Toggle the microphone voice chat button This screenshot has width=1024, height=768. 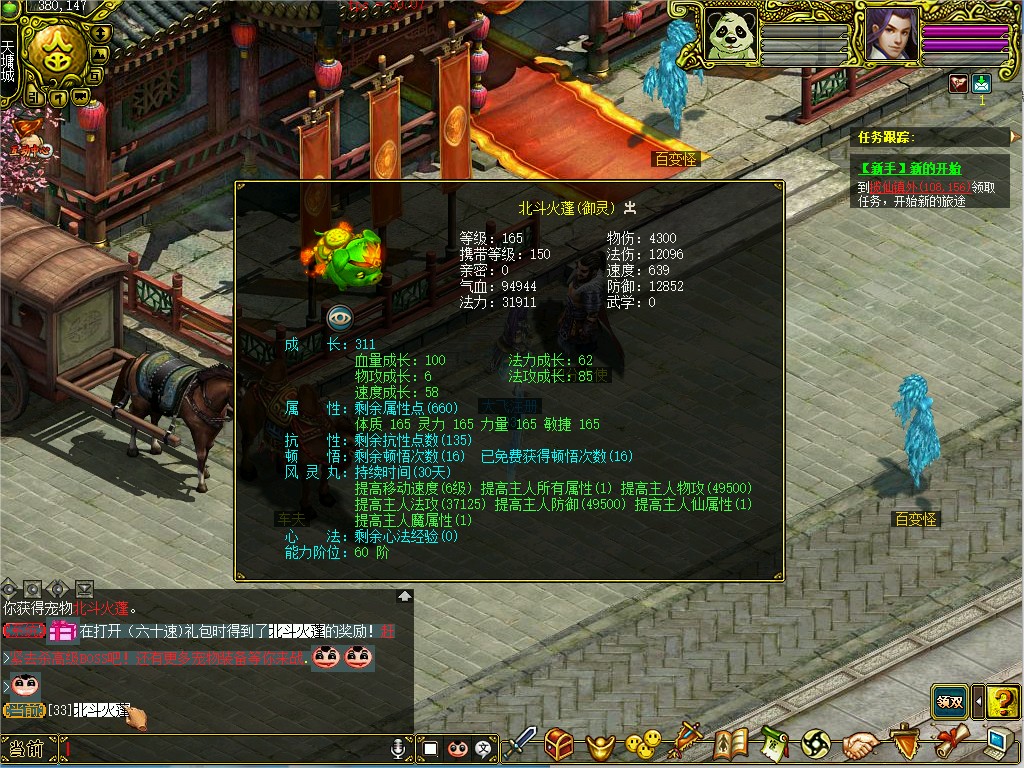point(398,748)
